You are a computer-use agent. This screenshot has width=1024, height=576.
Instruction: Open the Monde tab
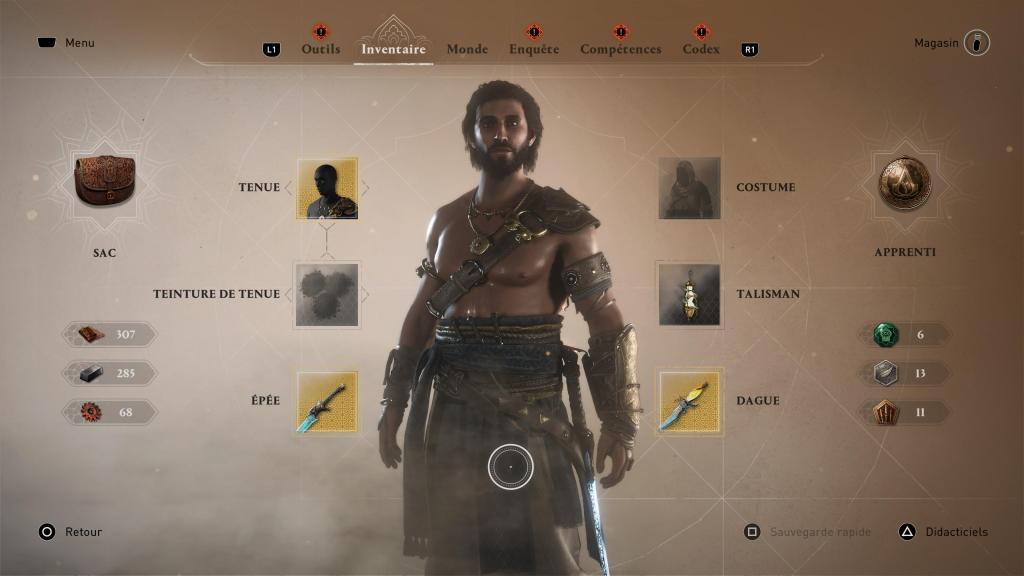[467, 49]
